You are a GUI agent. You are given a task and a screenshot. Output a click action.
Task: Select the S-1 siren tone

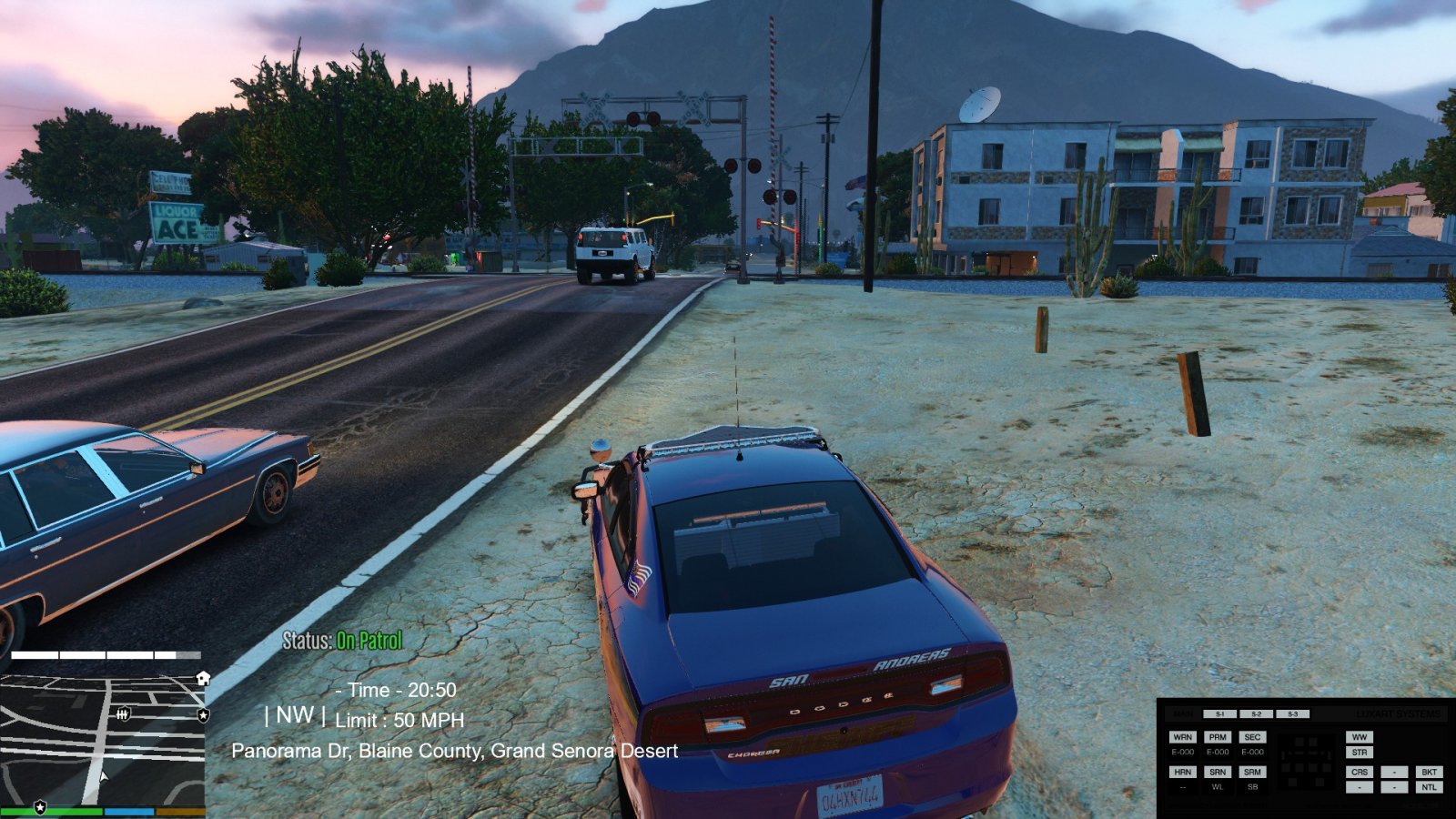1220,714
